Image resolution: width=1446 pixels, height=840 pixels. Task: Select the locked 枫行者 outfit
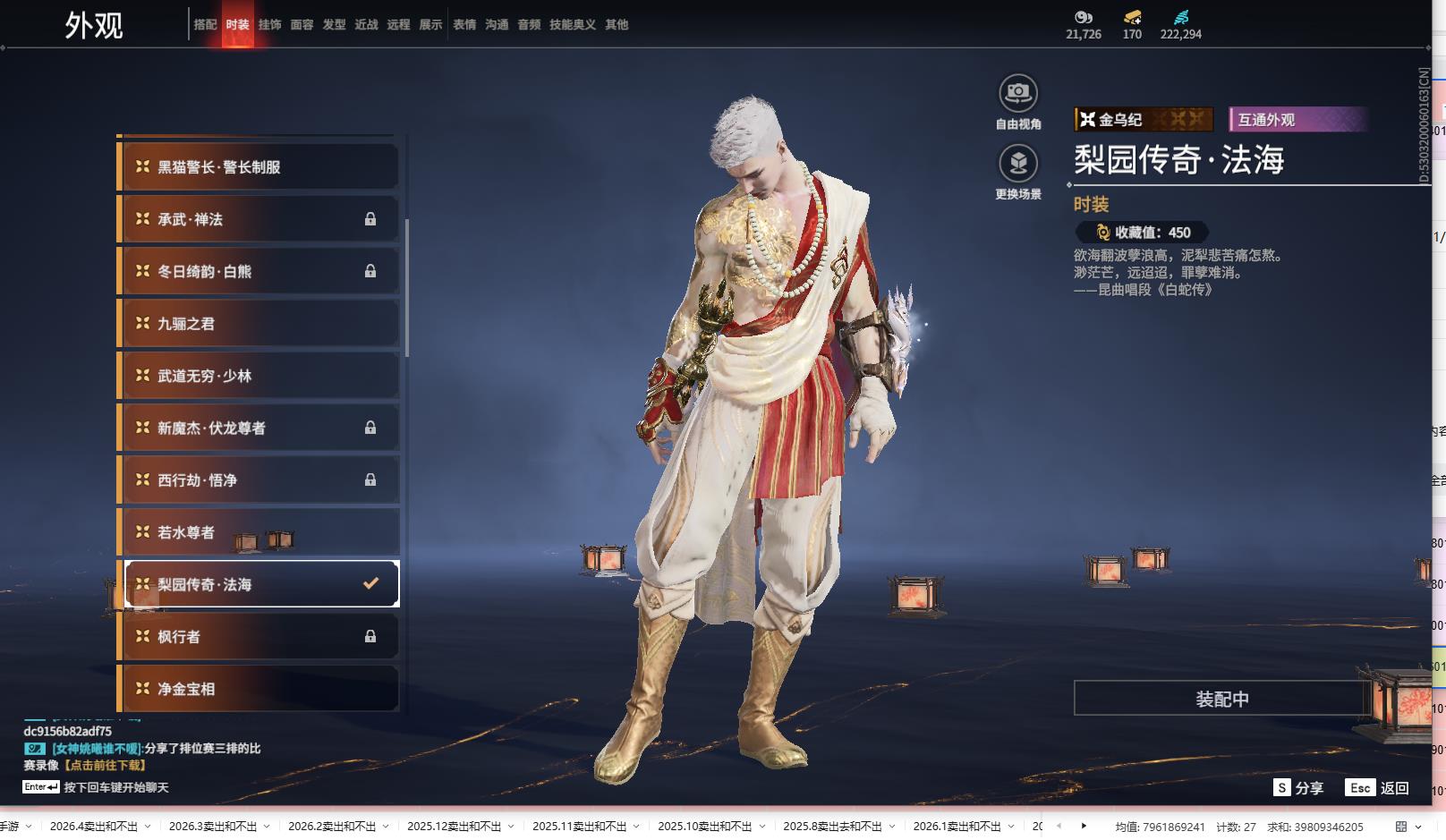(259, 637)
